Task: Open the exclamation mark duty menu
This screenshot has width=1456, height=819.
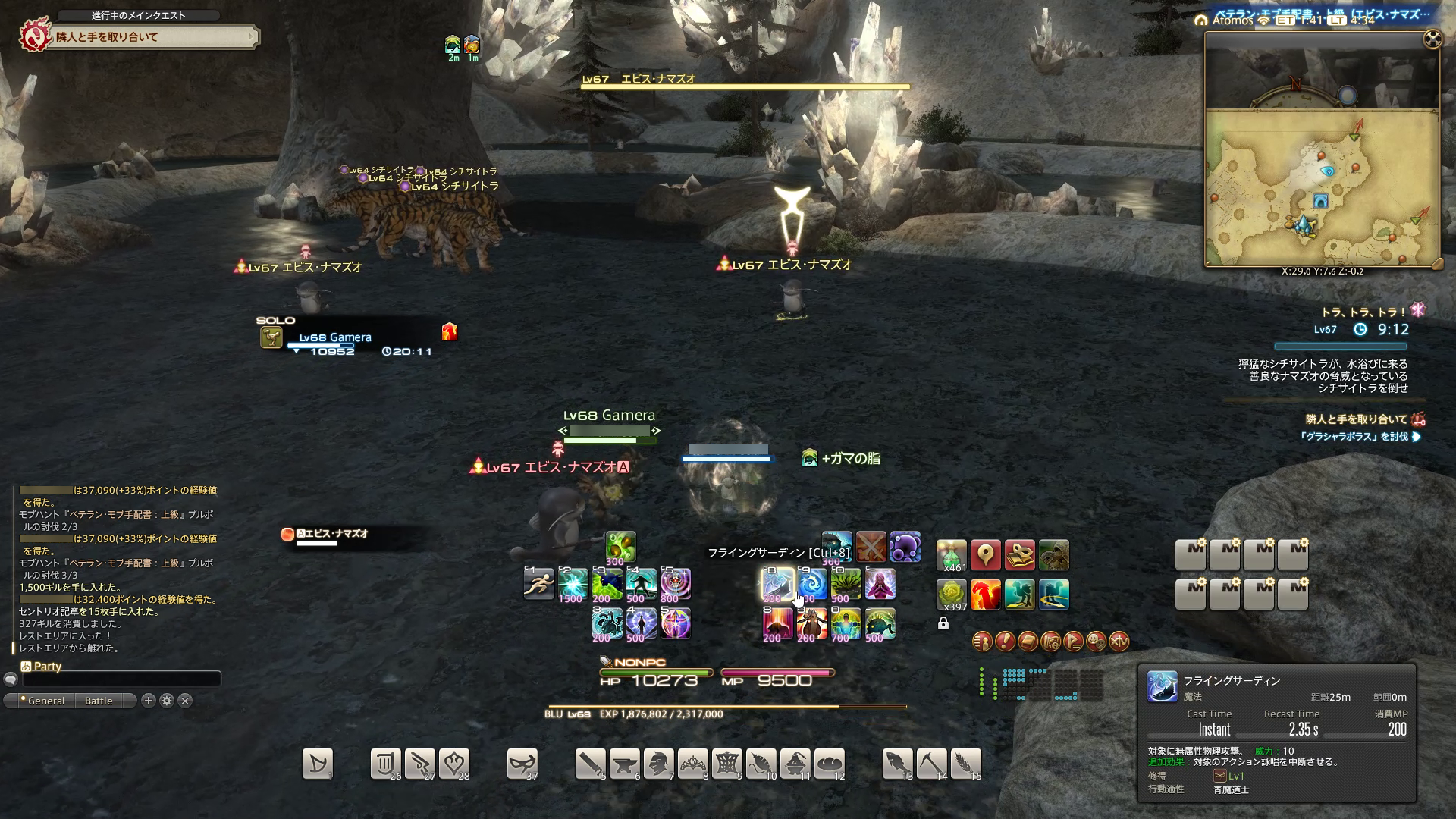Action: coord(1005,642)
